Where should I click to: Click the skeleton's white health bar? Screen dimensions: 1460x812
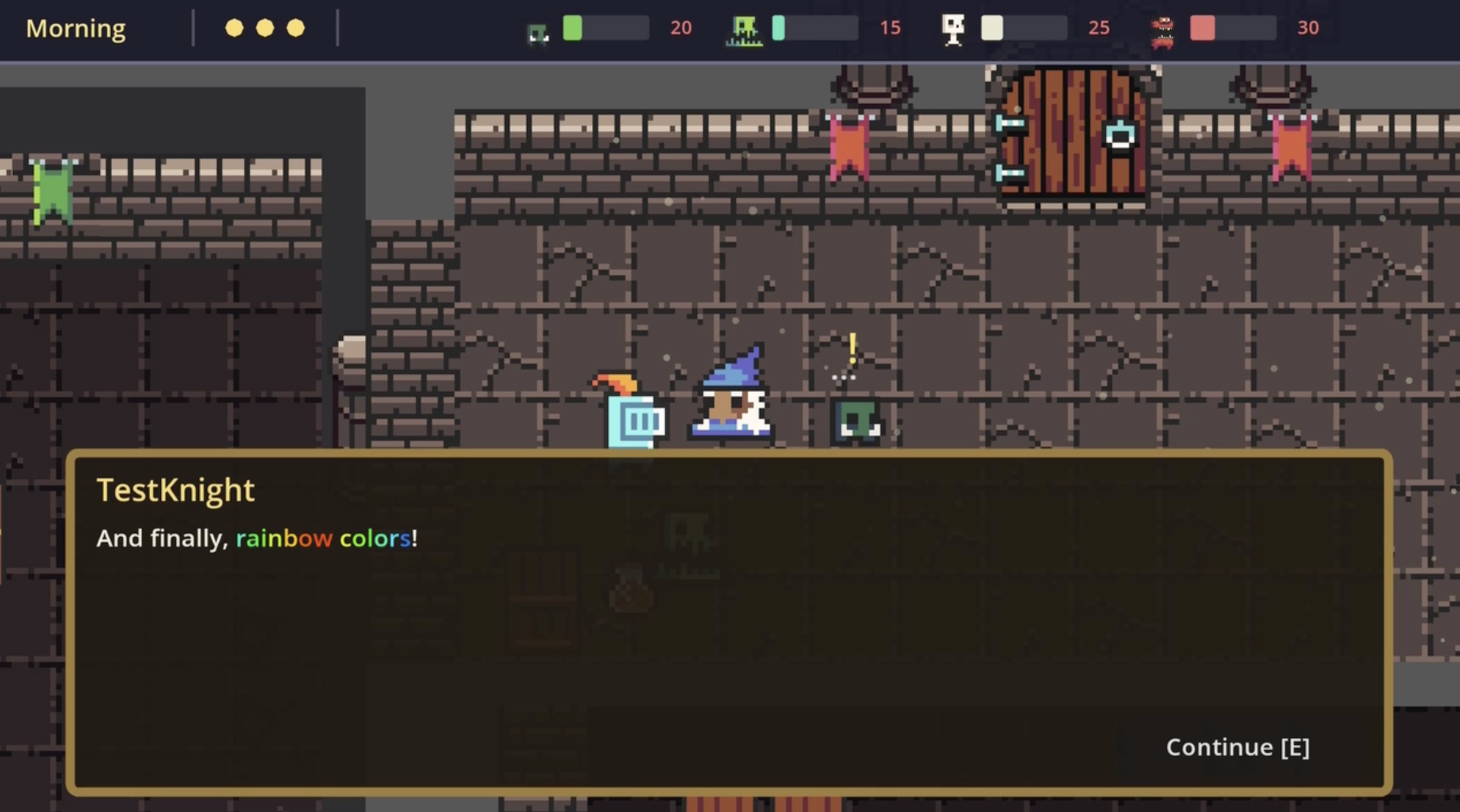coord(992,27)
